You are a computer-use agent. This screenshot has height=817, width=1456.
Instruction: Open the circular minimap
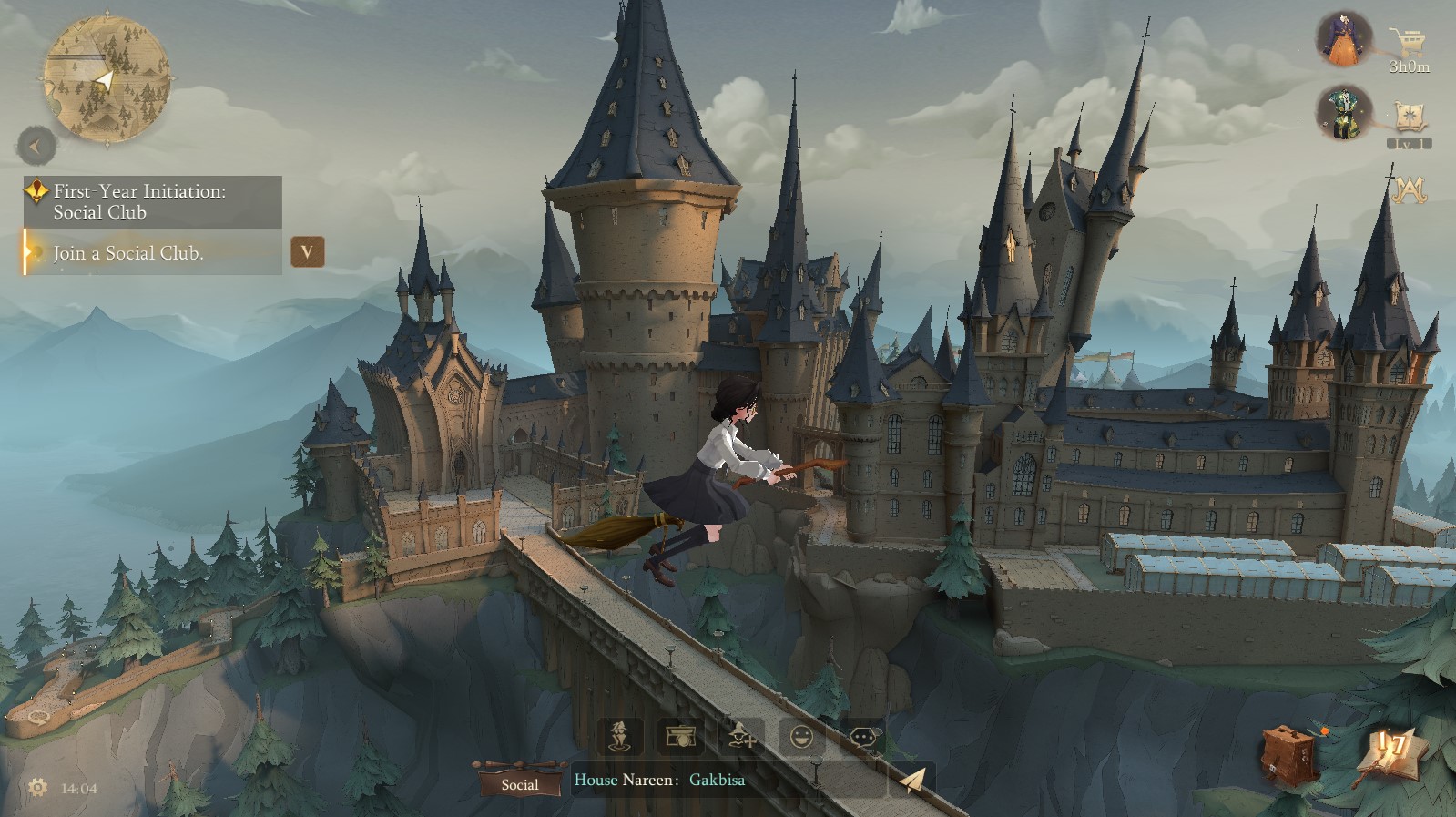pos(106,78)
